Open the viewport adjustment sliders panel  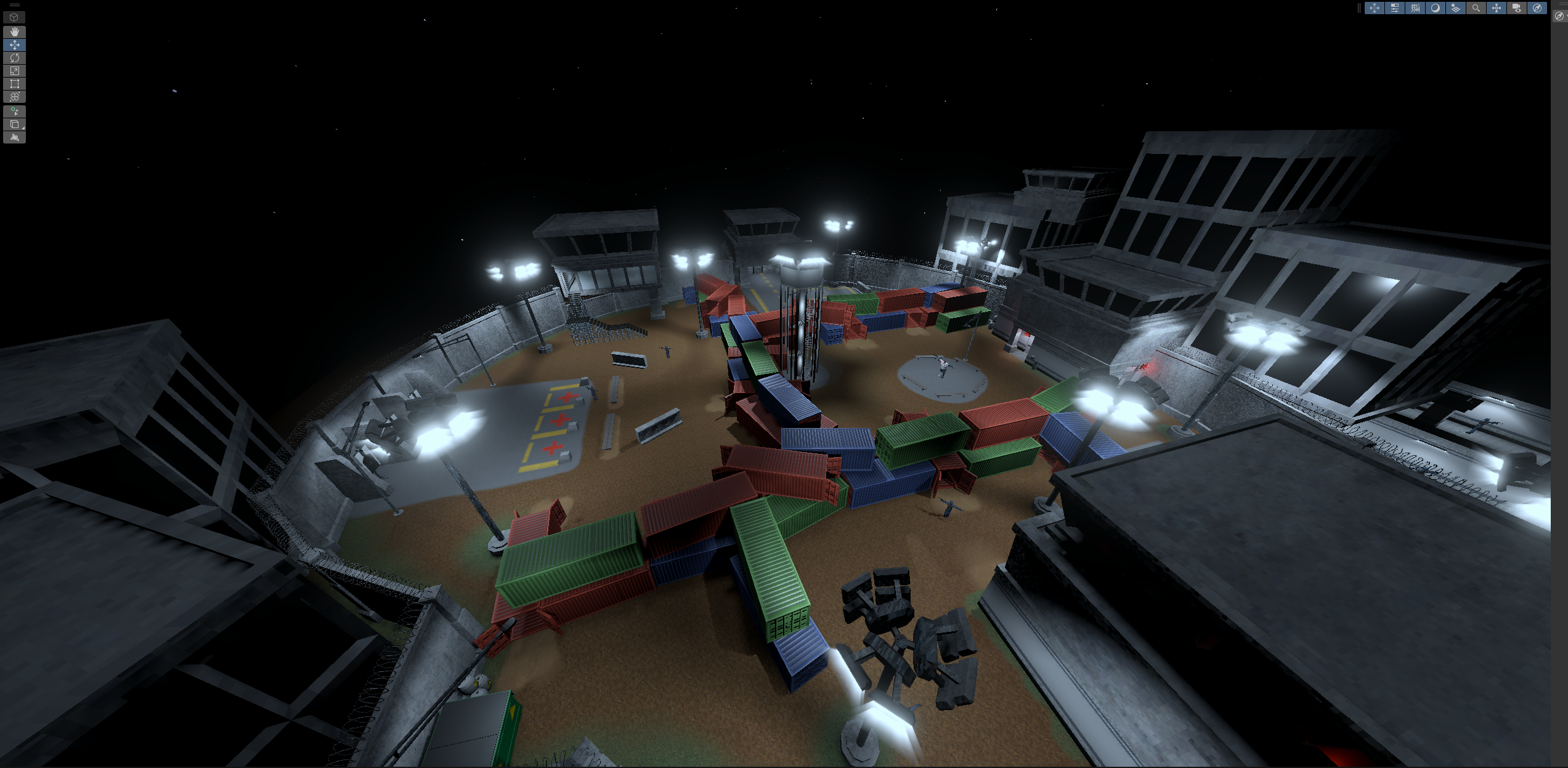1395,8
